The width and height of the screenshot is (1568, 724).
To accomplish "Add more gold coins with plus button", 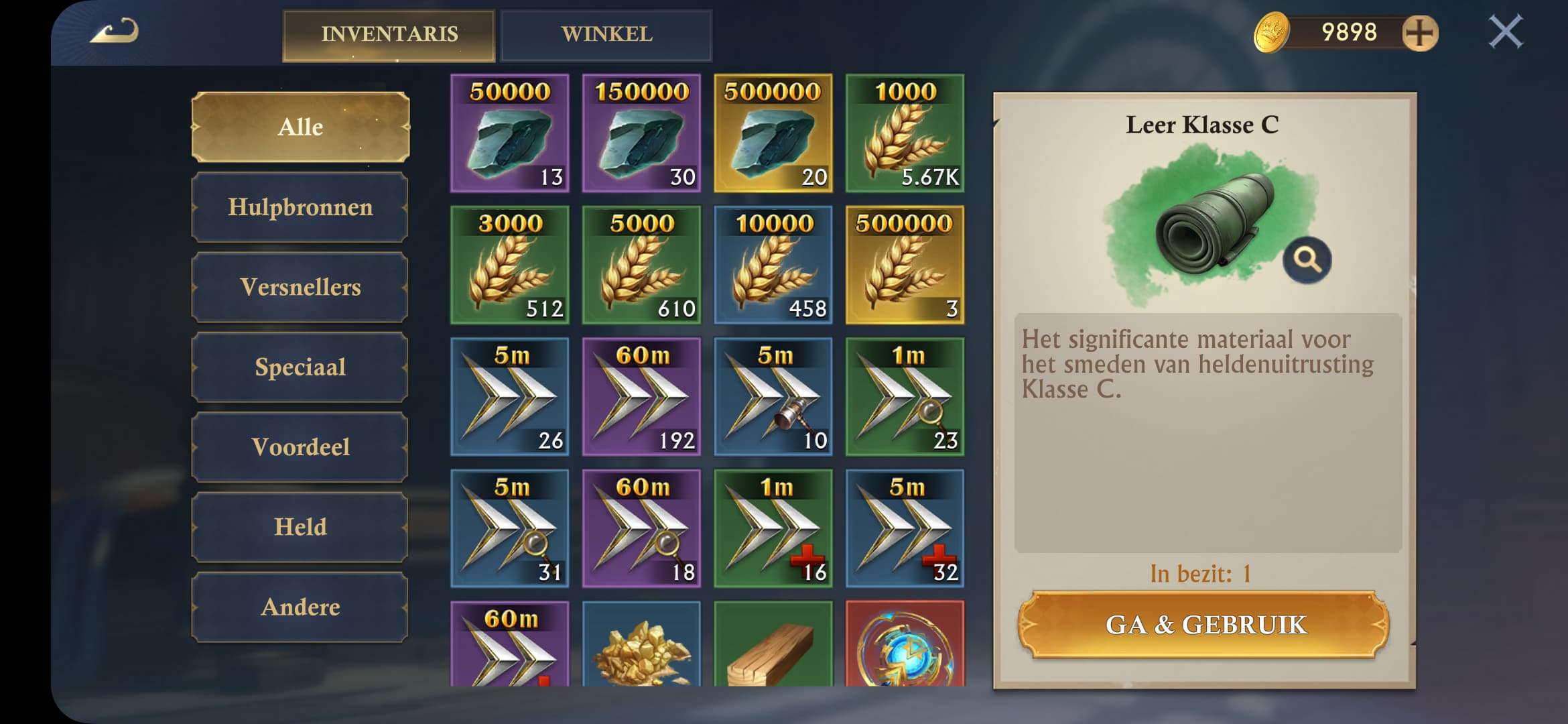I will pyautogui.click(x=1420, y=33).
